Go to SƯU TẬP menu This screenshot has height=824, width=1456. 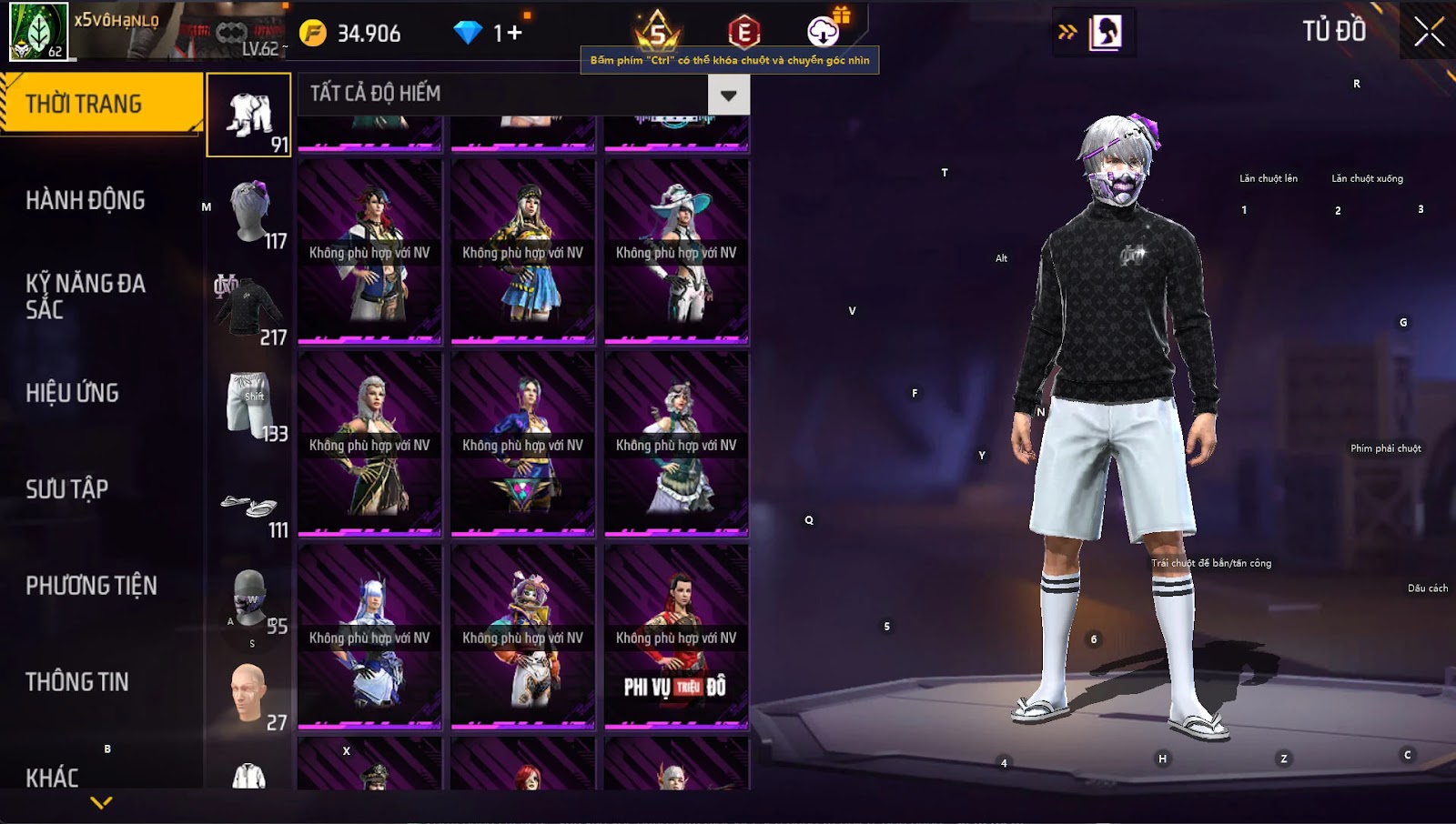pyautogui.click(x=67, y=489)
